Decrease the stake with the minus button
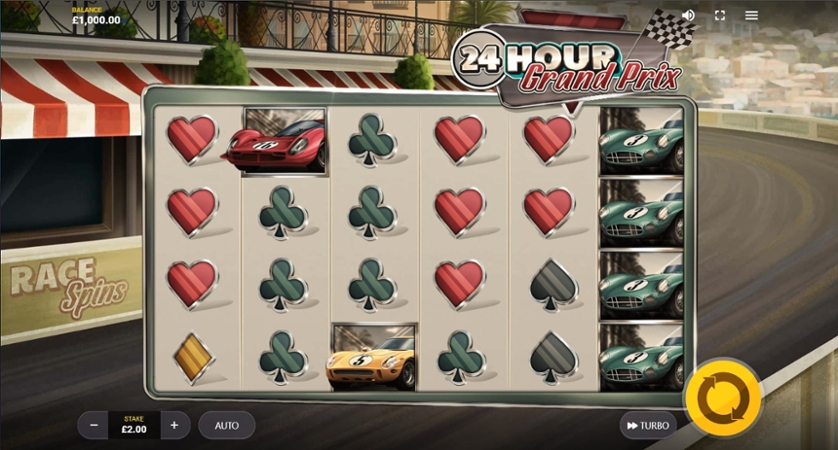 pos(94,425)
